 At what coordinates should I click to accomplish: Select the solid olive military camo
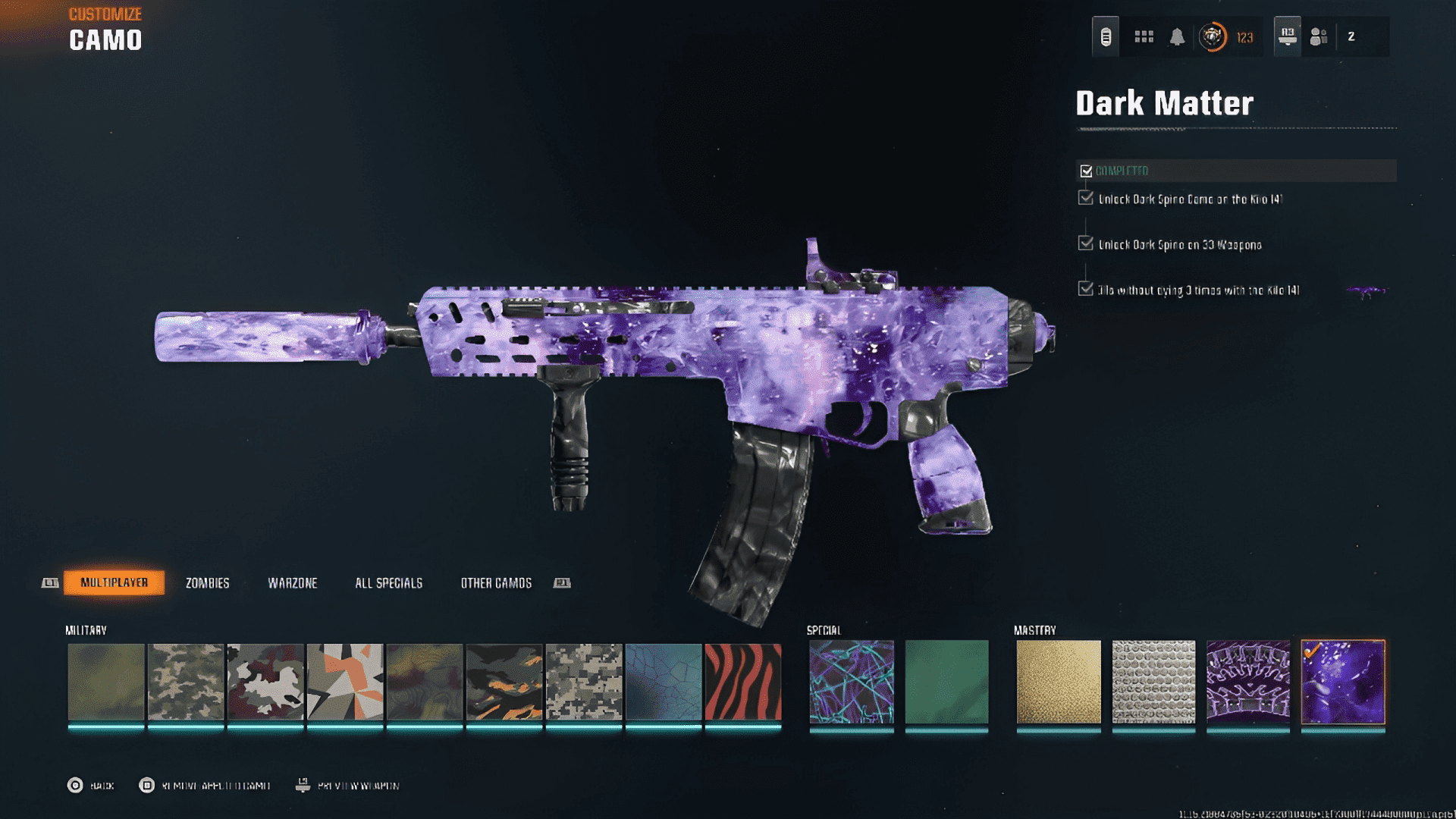click(106, 682)
